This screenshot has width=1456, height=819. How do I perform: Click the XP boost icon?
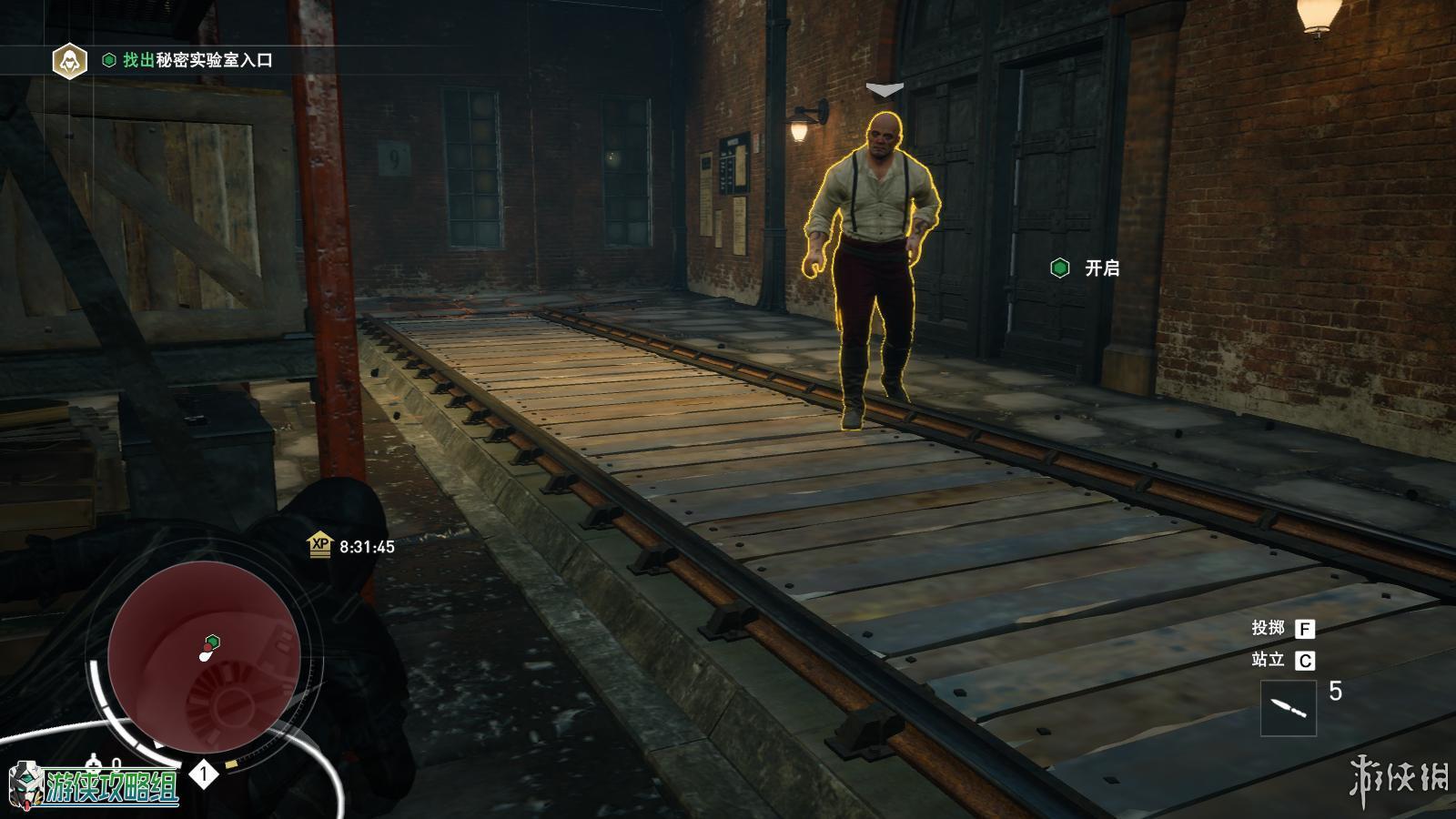coord(319,545)
